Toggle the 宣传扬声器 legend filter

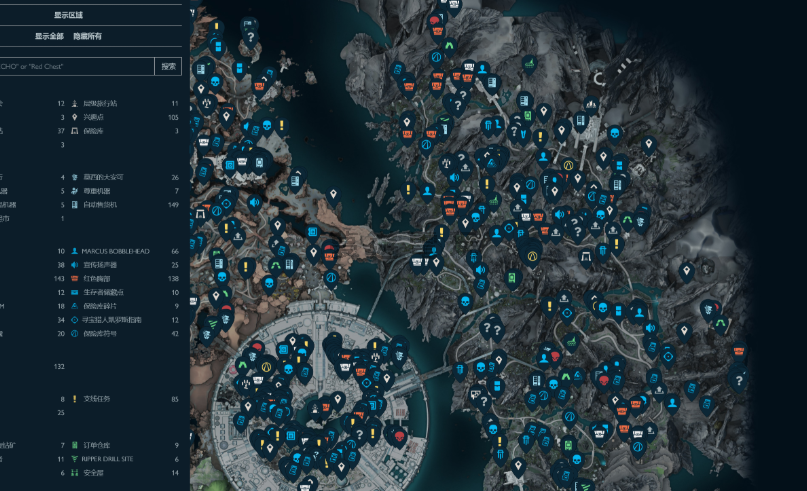[102, 264]
